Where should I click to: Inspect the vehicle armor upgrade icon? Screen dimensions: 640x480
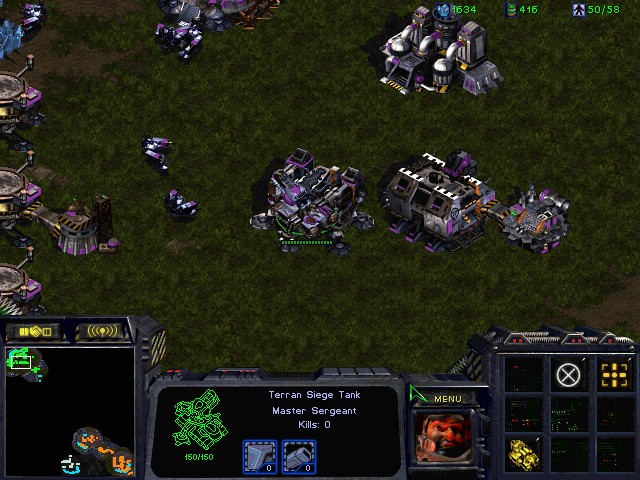coord(259,457)
